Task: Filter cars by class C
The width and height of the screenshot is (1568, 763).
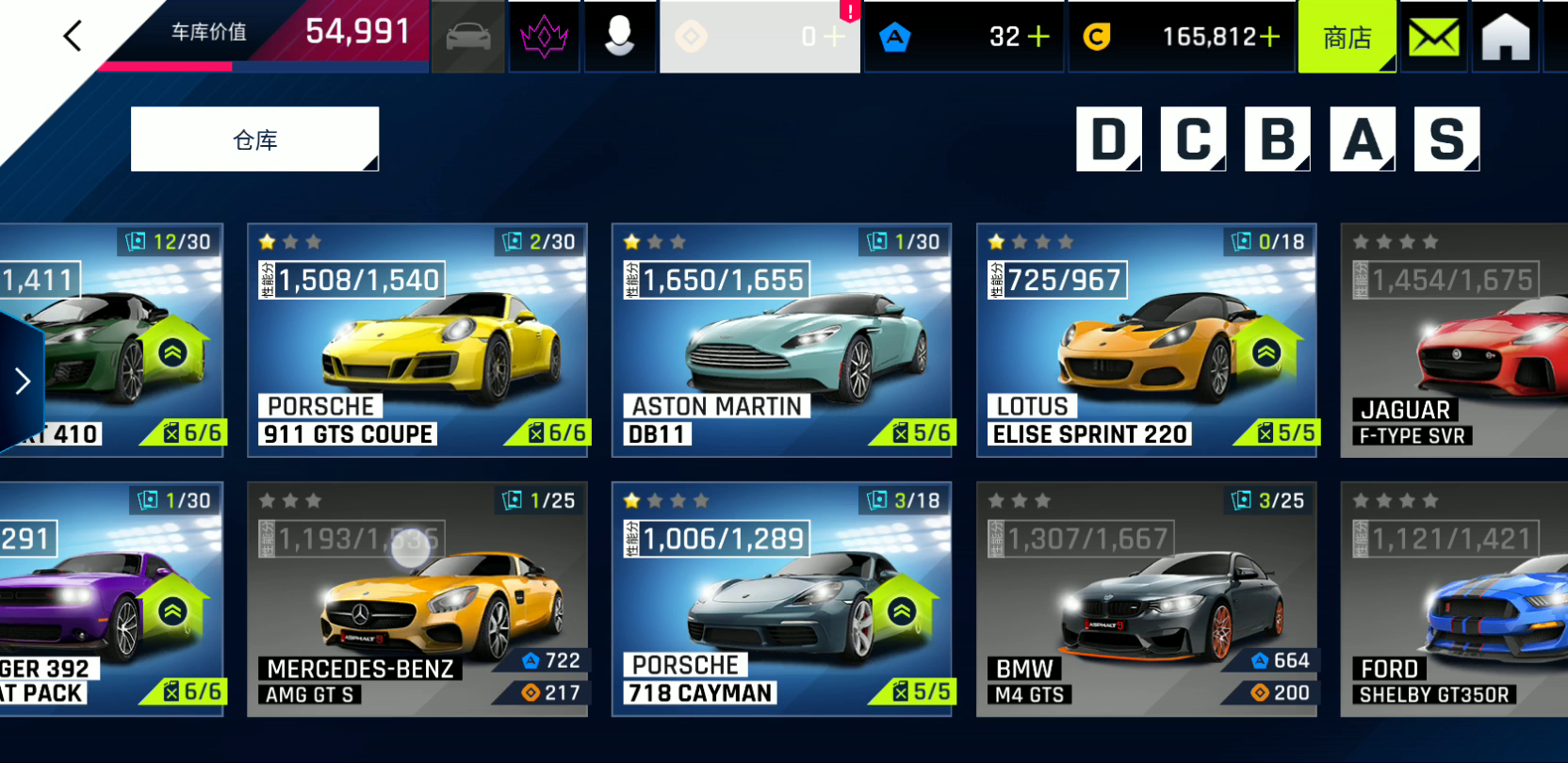Action: coord(1193,139)
